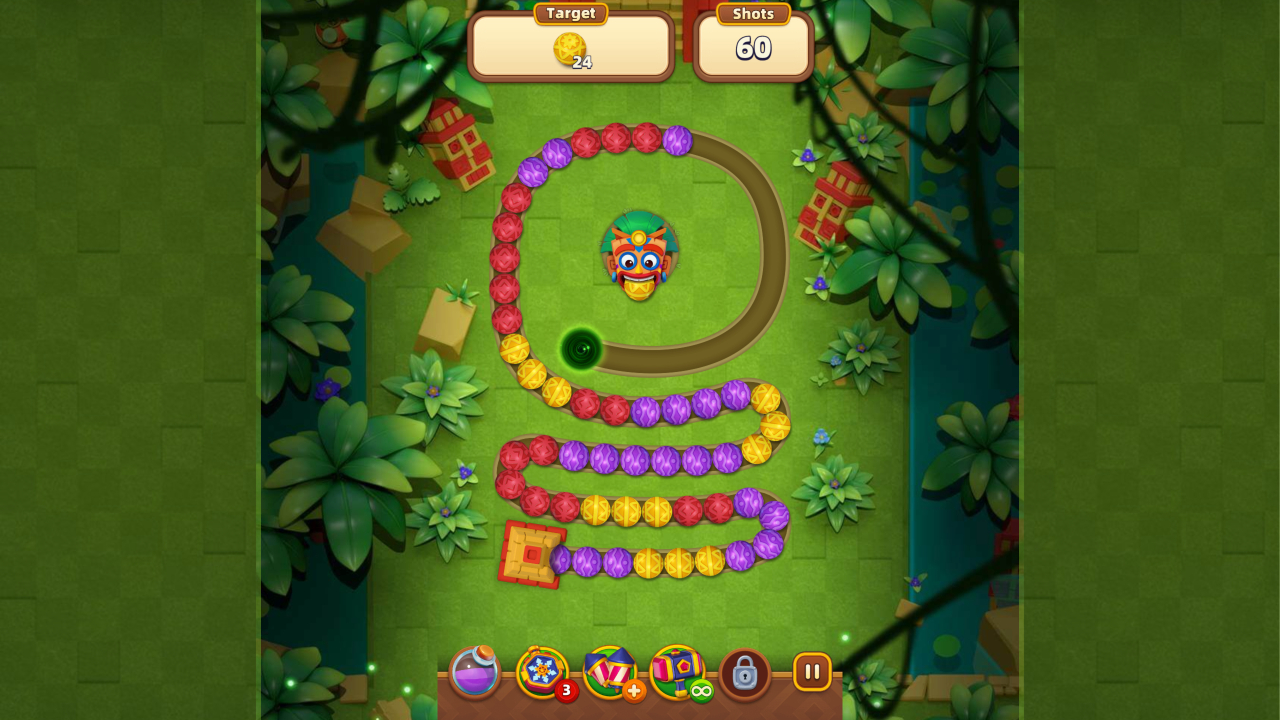Select the Target header tab

pyautogui.click(x=570, y=13)
